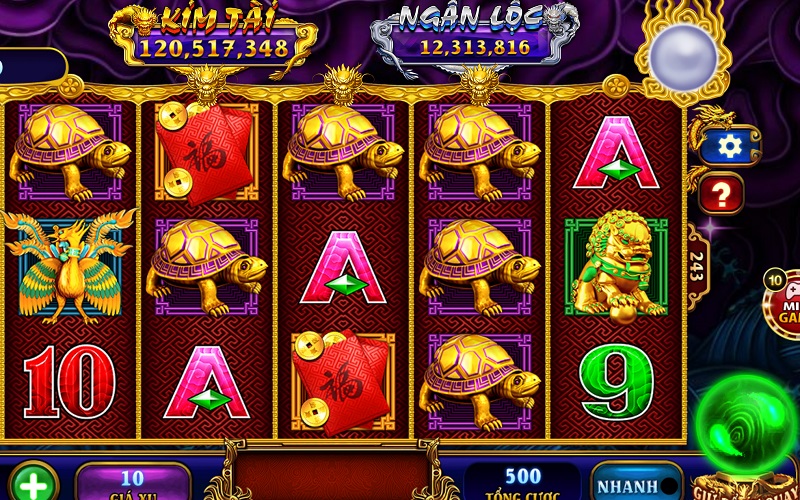Change the Giá Xu coin value
This screenshot has height=500, width=800.
pos(133,481)
